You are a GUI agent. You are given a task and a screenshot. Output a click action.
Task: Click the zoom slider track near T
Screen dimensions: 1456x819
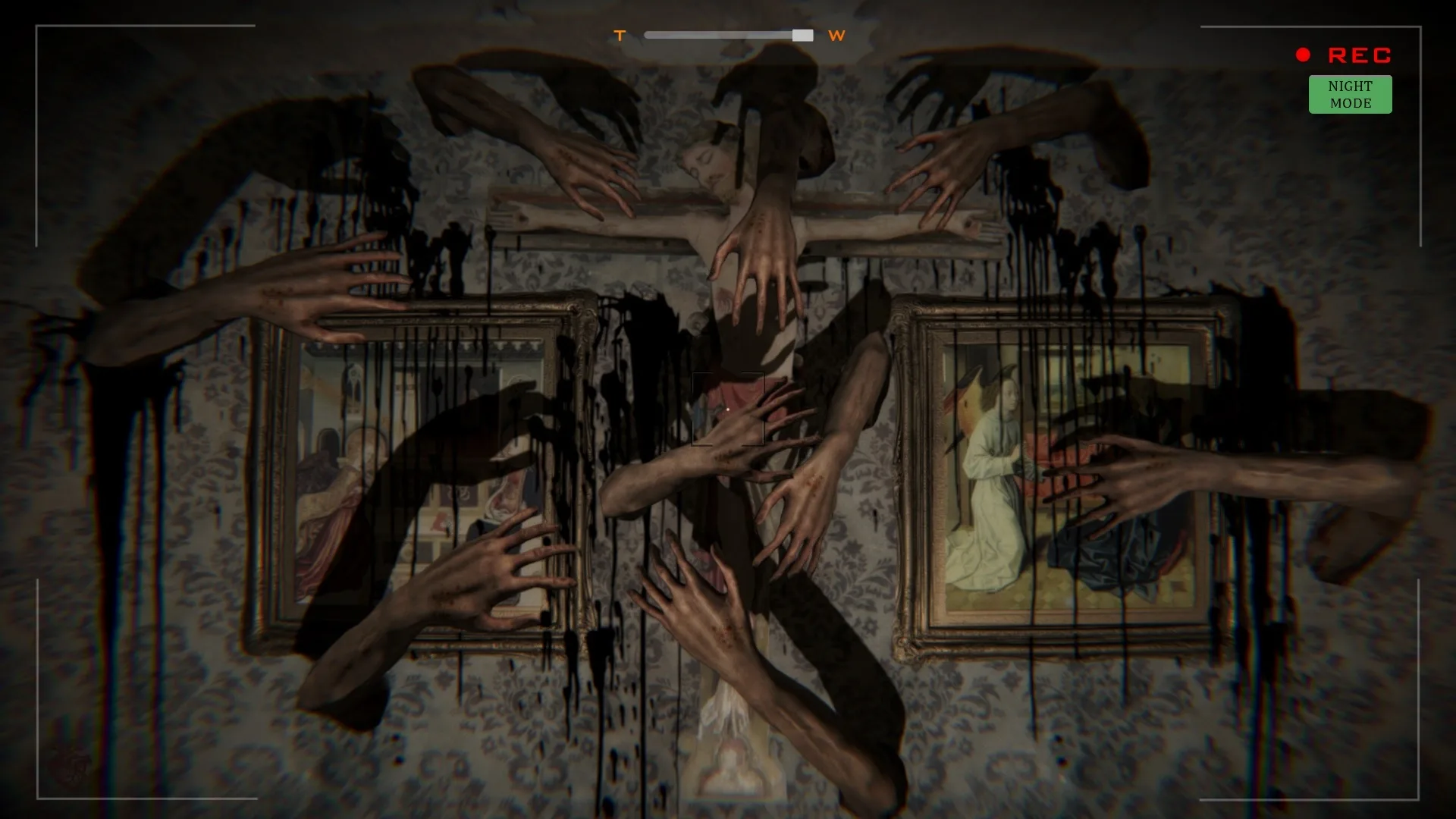(667, 34)
